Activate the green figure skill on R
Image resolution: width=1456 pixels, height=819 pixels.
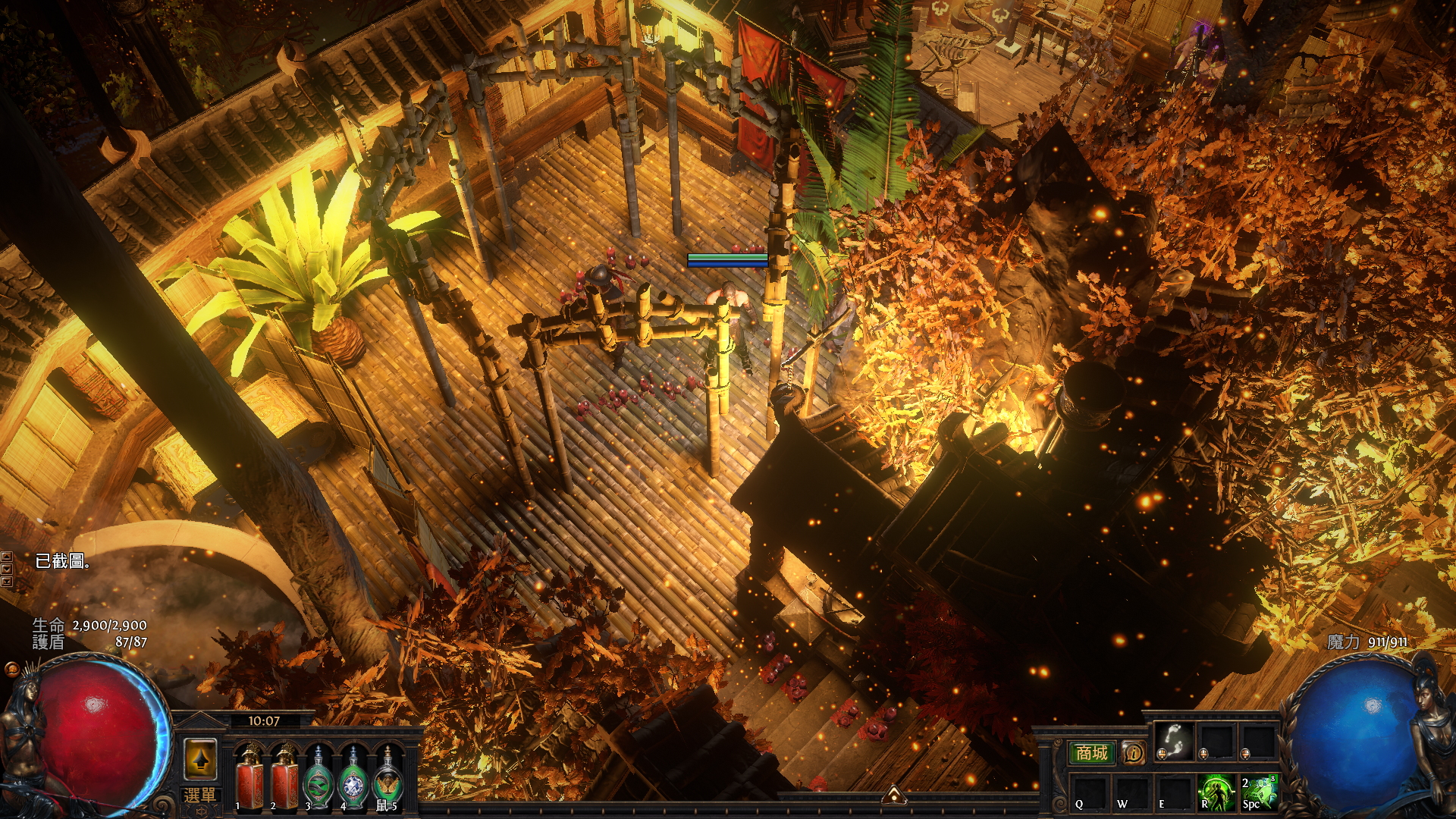pos(1216,791)
